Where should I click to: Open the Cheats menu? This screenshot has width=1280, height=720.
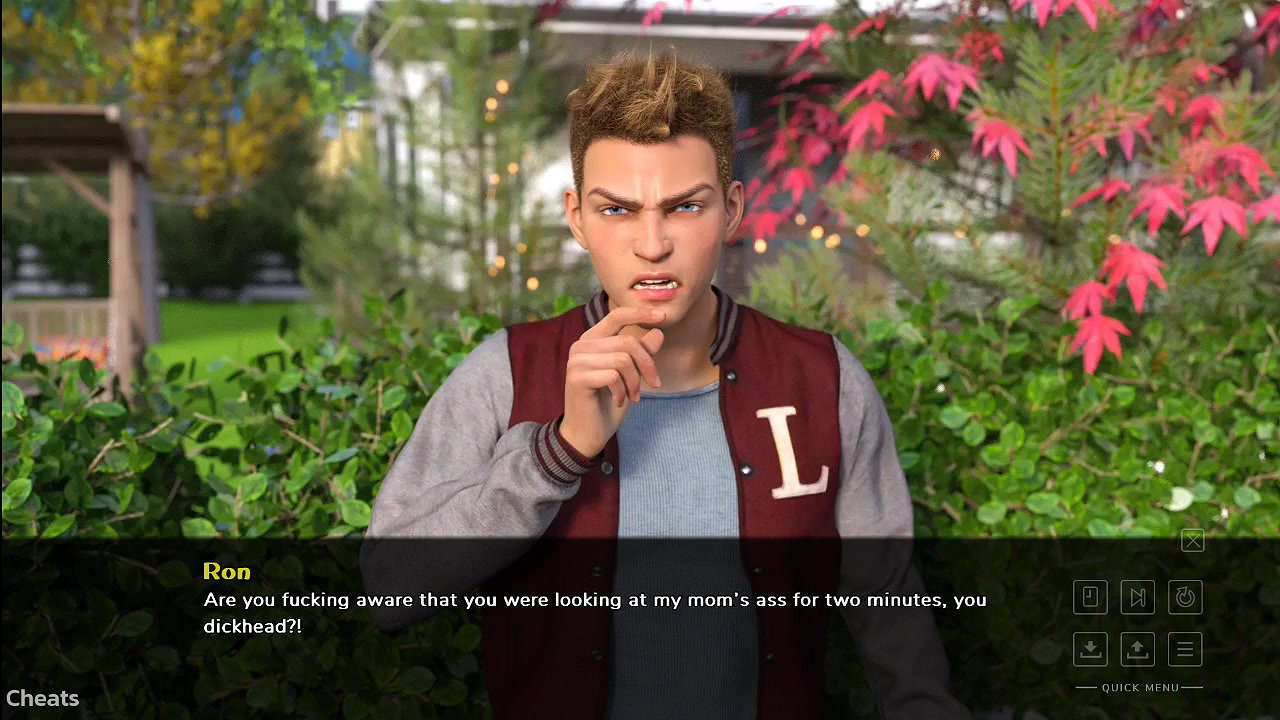click(x=42, y=699)
